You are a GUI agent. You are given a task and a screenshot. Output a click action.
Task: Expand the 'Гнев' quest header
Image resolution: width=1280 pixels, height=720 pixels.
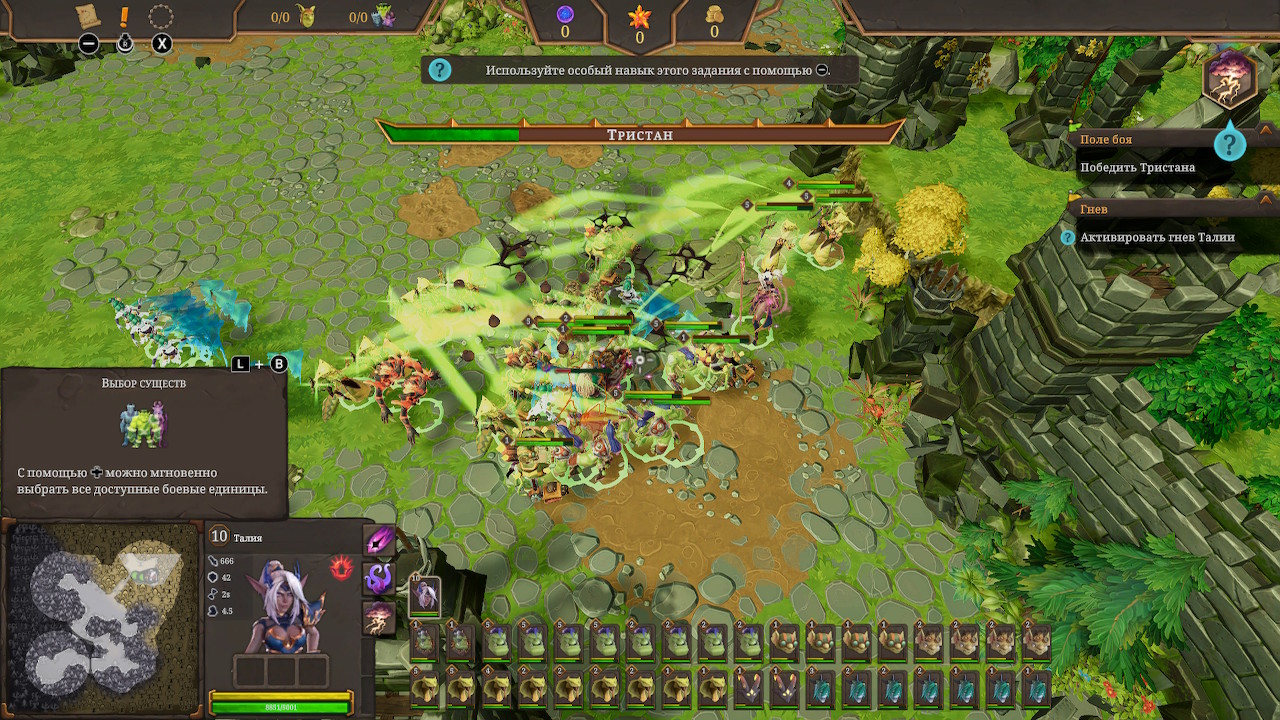point(1094,210)
